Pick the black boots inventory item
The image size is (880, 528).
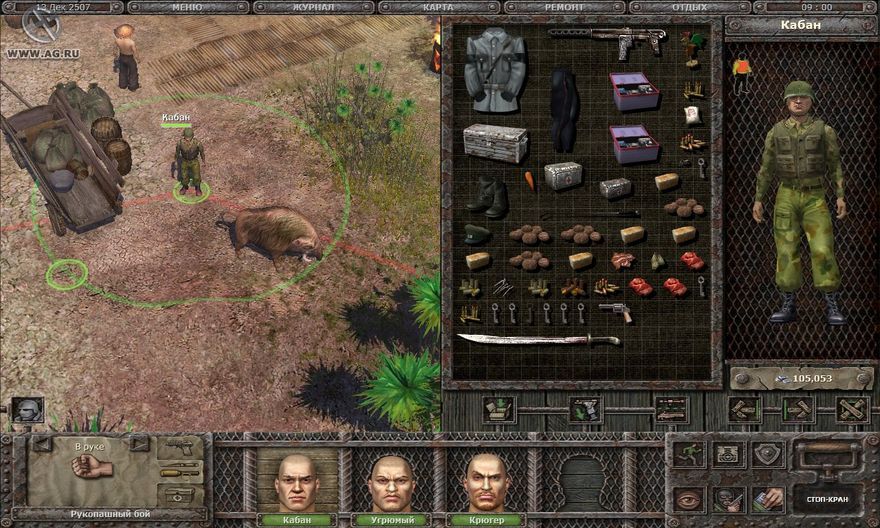tap(489, 195)
